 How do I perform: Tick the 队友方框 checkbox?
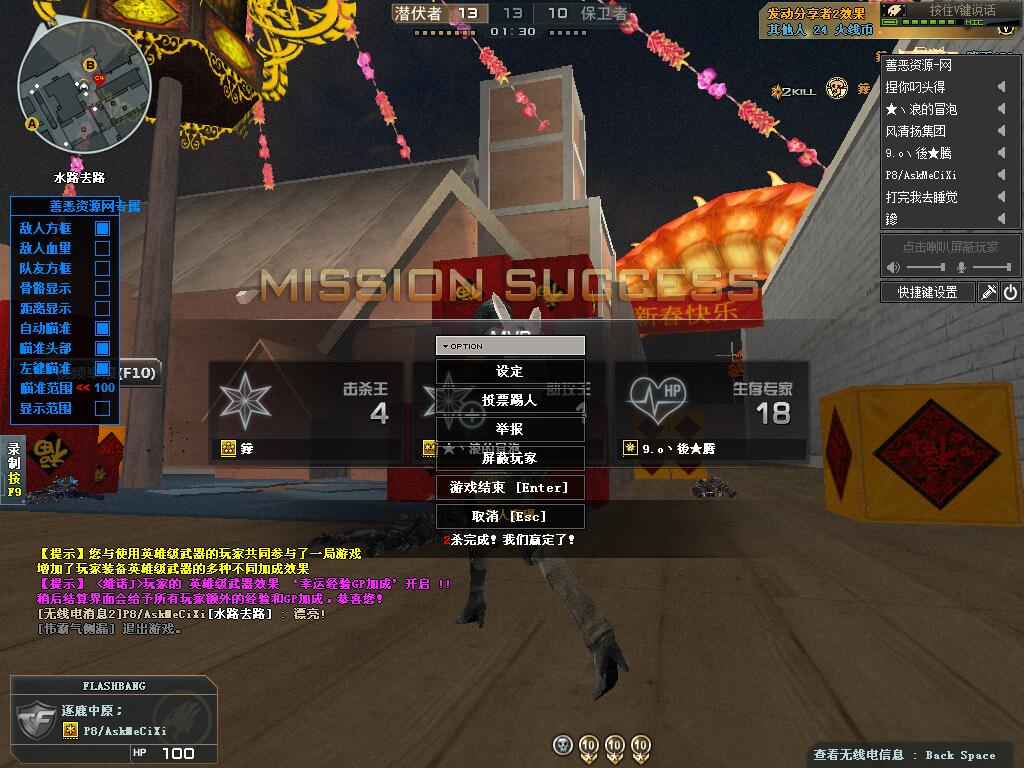click(x=102, y=268)
